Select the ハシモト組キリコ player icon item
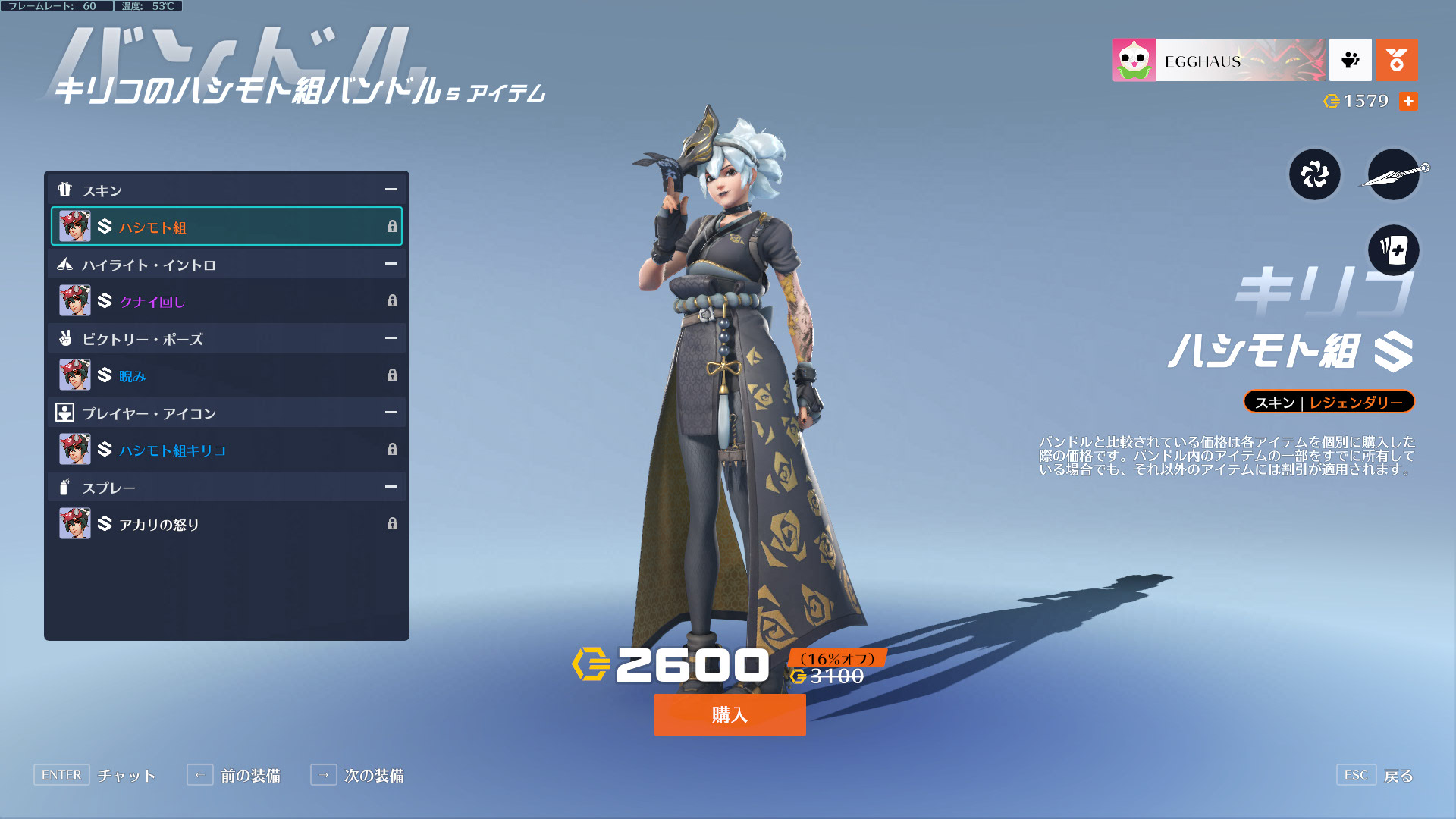This screenshot has width=1456, height=819. (226, 450)
